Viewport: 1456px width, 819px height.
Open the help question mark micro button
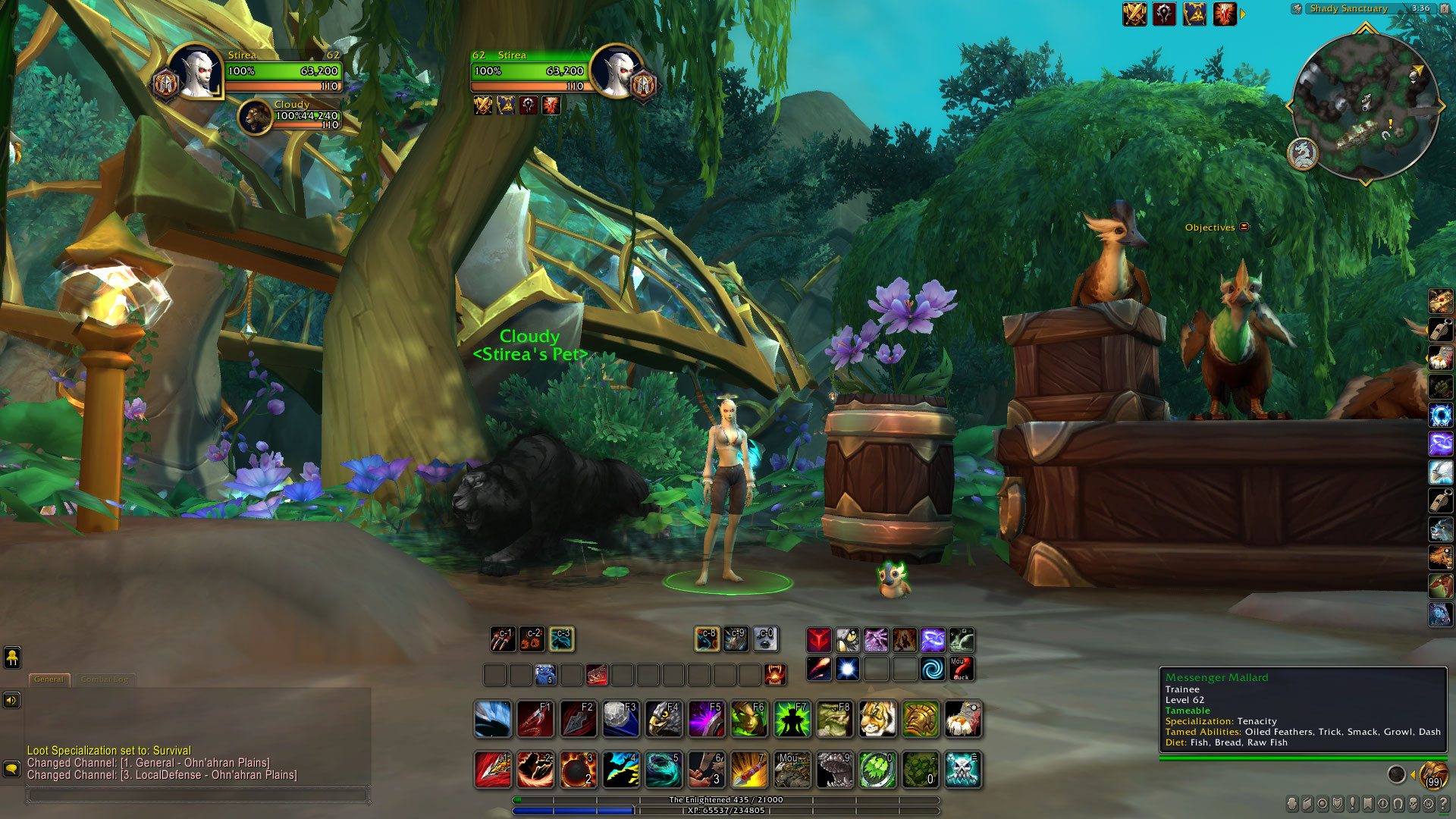coord(1443,804)
